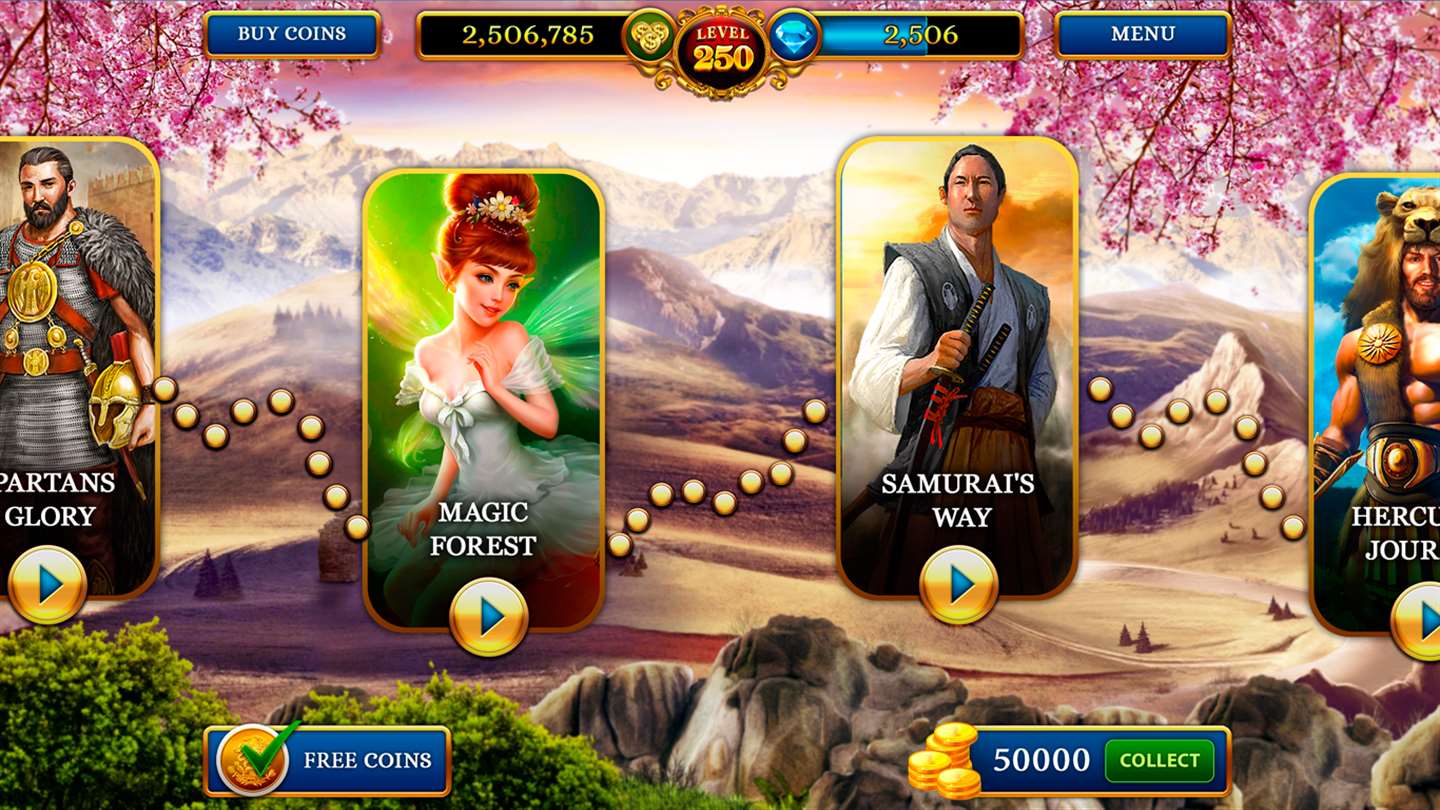Collect the 50000 coin bonus
1440x810 pixels.
(x=1158, y=761)
